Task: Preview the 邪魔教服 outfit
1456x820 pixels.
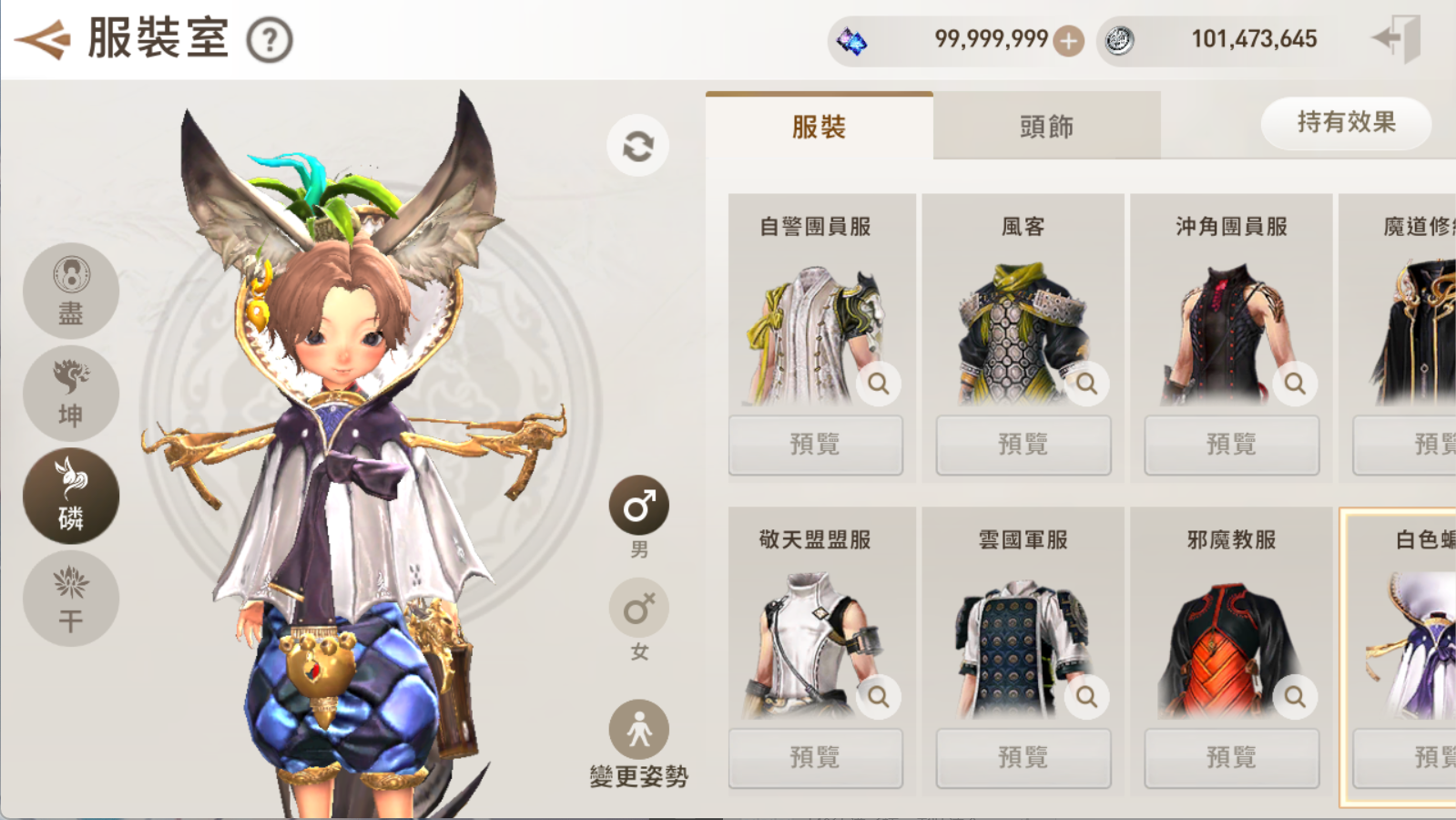Action: 1231,757
